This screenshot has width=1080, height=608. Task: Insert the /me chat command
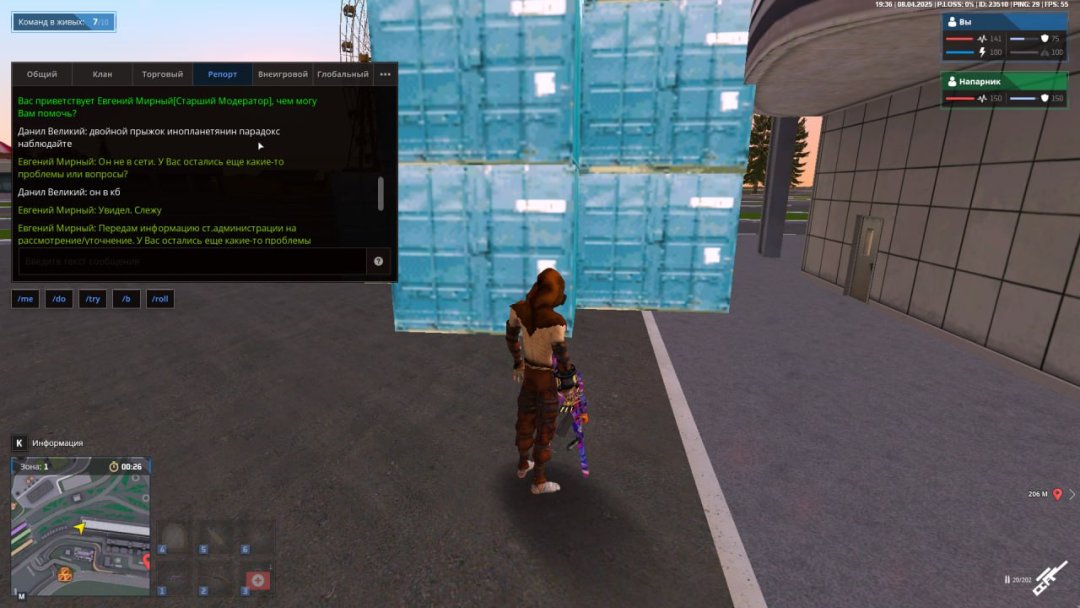pyautogui.click(x=26, y=299)
